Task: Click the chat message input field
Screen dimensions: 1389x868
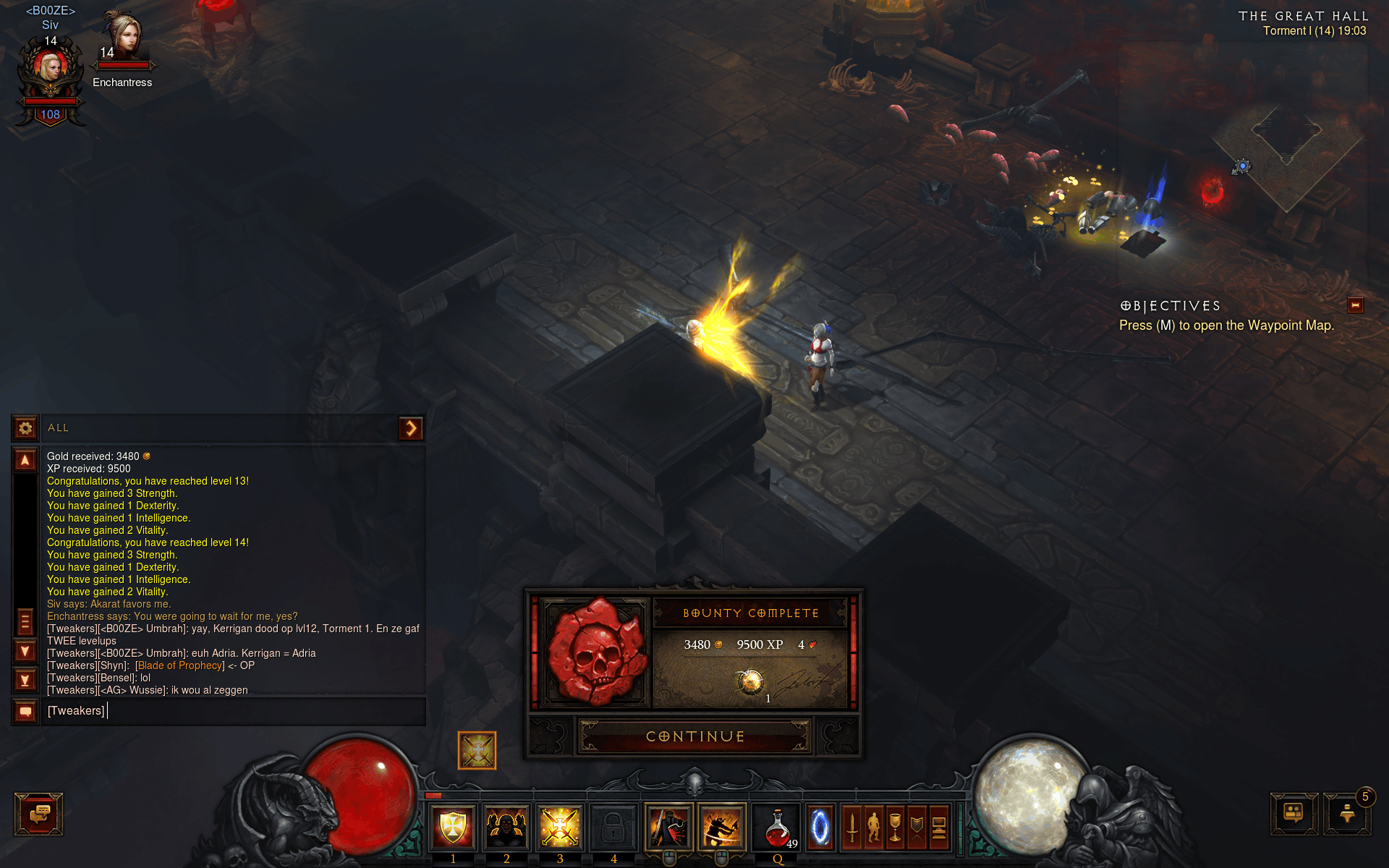Action: (231, 711)
